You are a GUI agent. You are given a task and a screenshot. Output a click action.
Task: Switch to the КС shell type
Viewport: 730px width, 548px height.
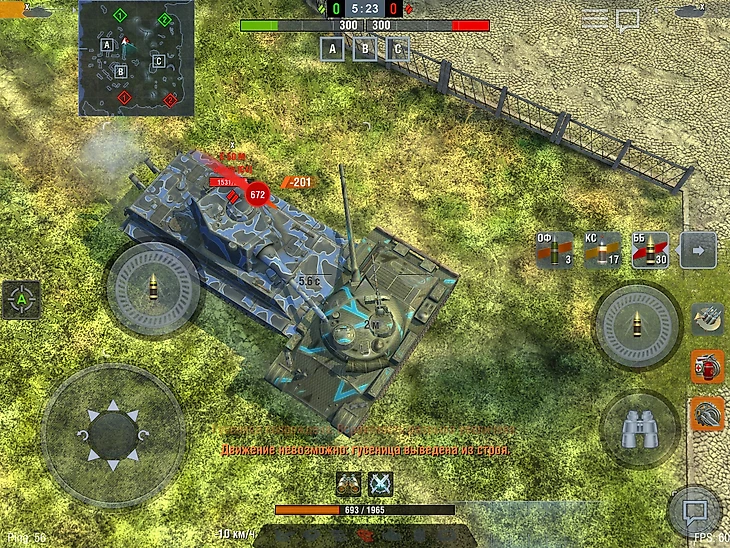pos(603,250)
